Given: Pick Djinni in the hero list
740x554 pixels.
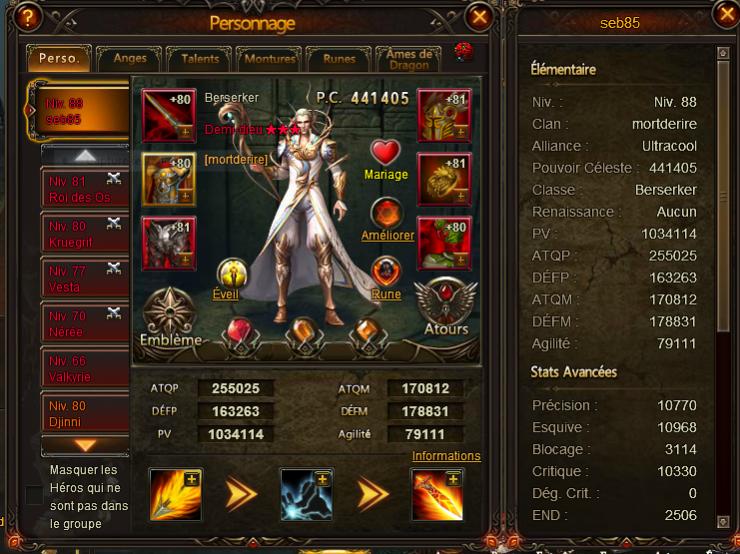Looking at the screenshot, I should pyautogui.click(x=85, y=414).
